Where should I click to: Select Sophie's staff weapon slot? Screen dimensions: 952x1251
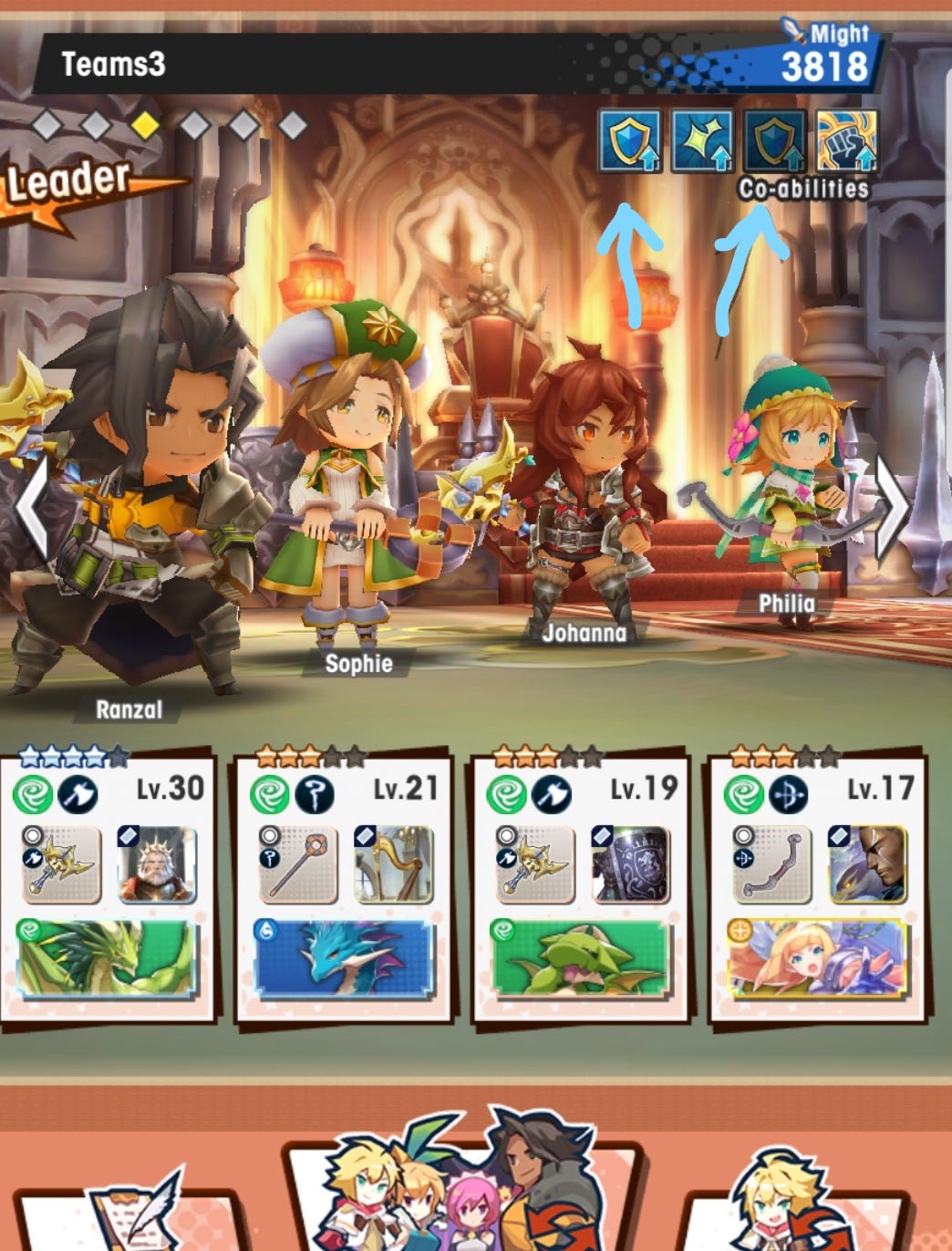tap(298, 863)
